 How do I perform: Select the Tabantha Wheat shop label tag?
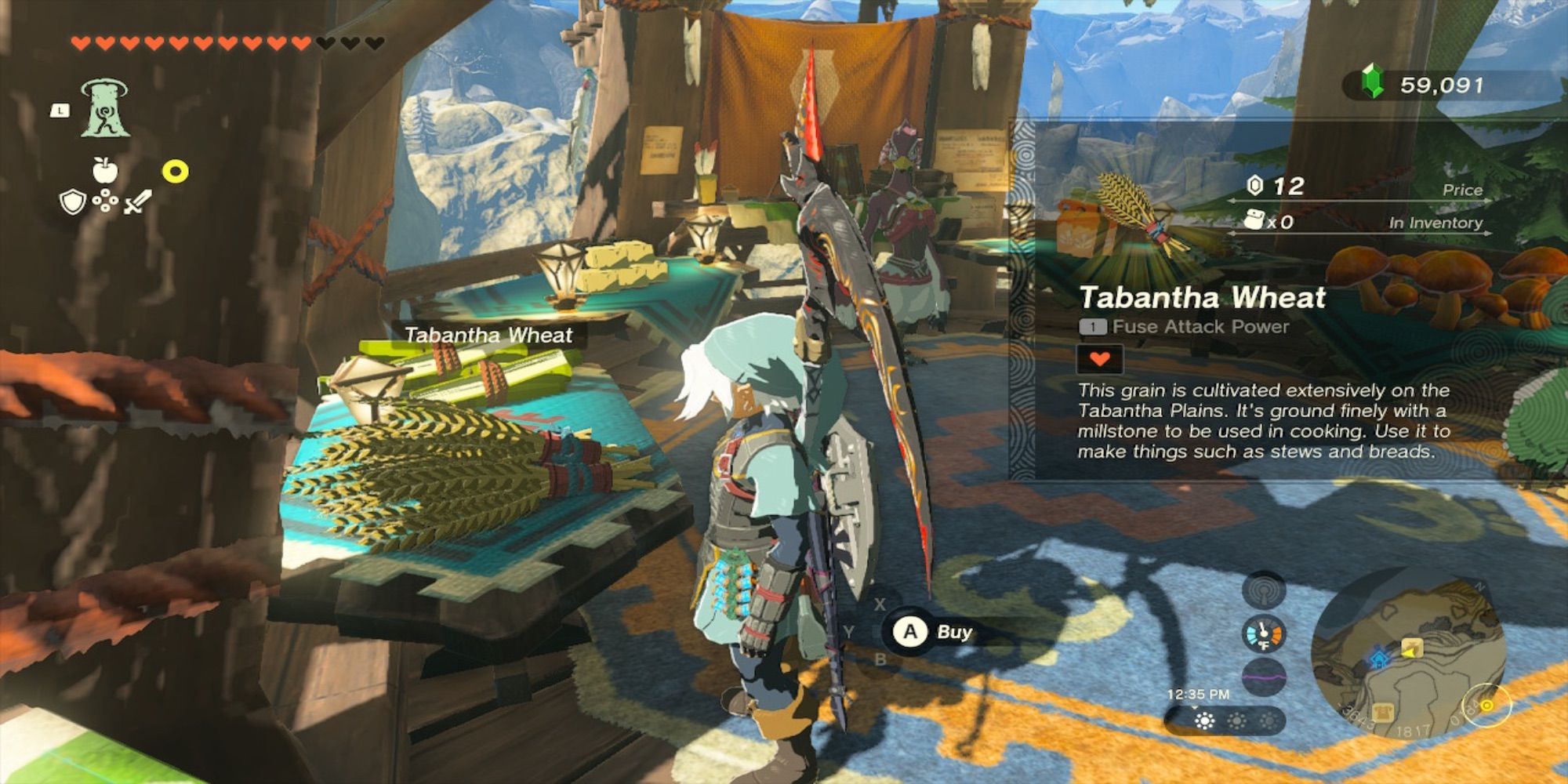[490, 335]
